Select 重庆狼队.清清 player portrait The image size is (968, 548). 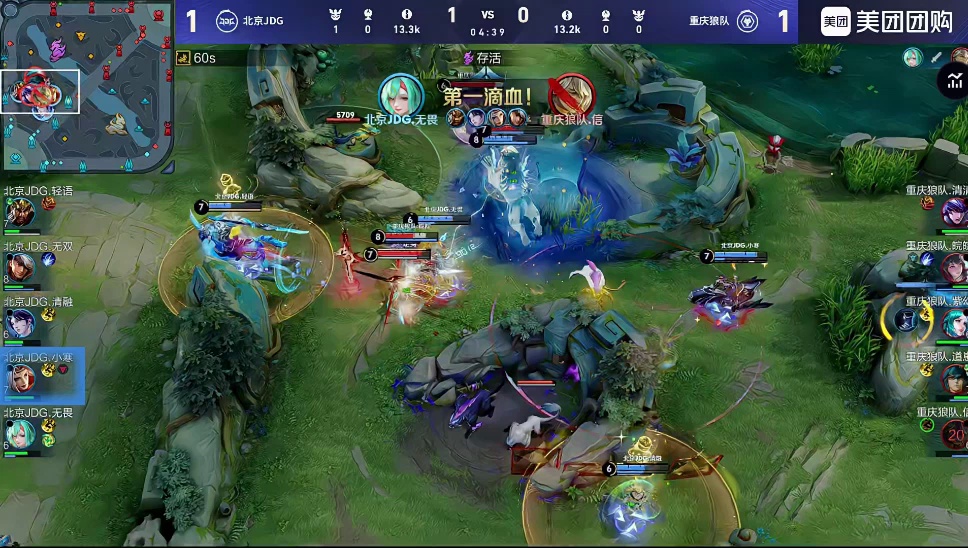click(x=952, y=212)
